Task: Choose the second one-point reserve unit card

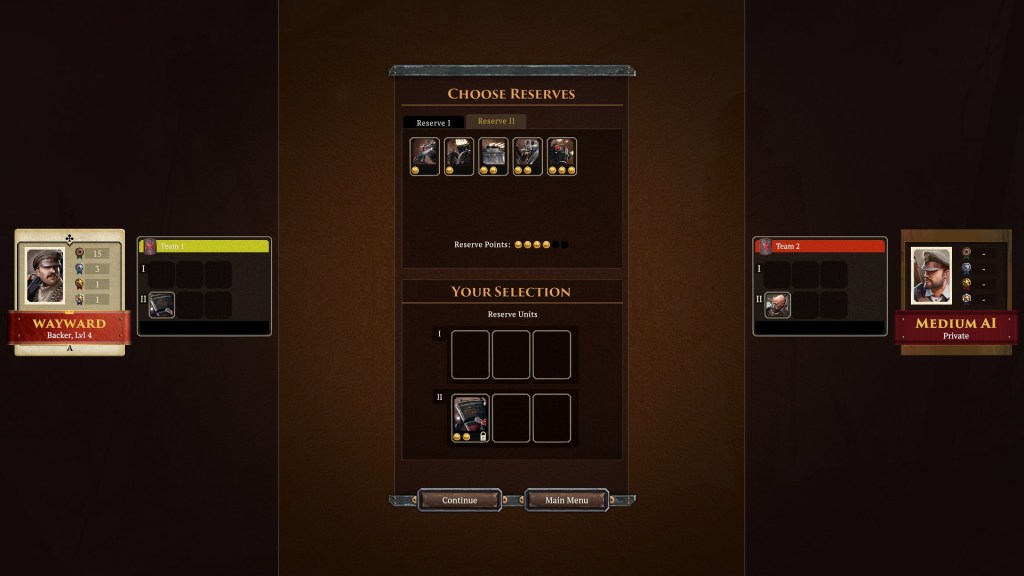Action: pos(459,157)
